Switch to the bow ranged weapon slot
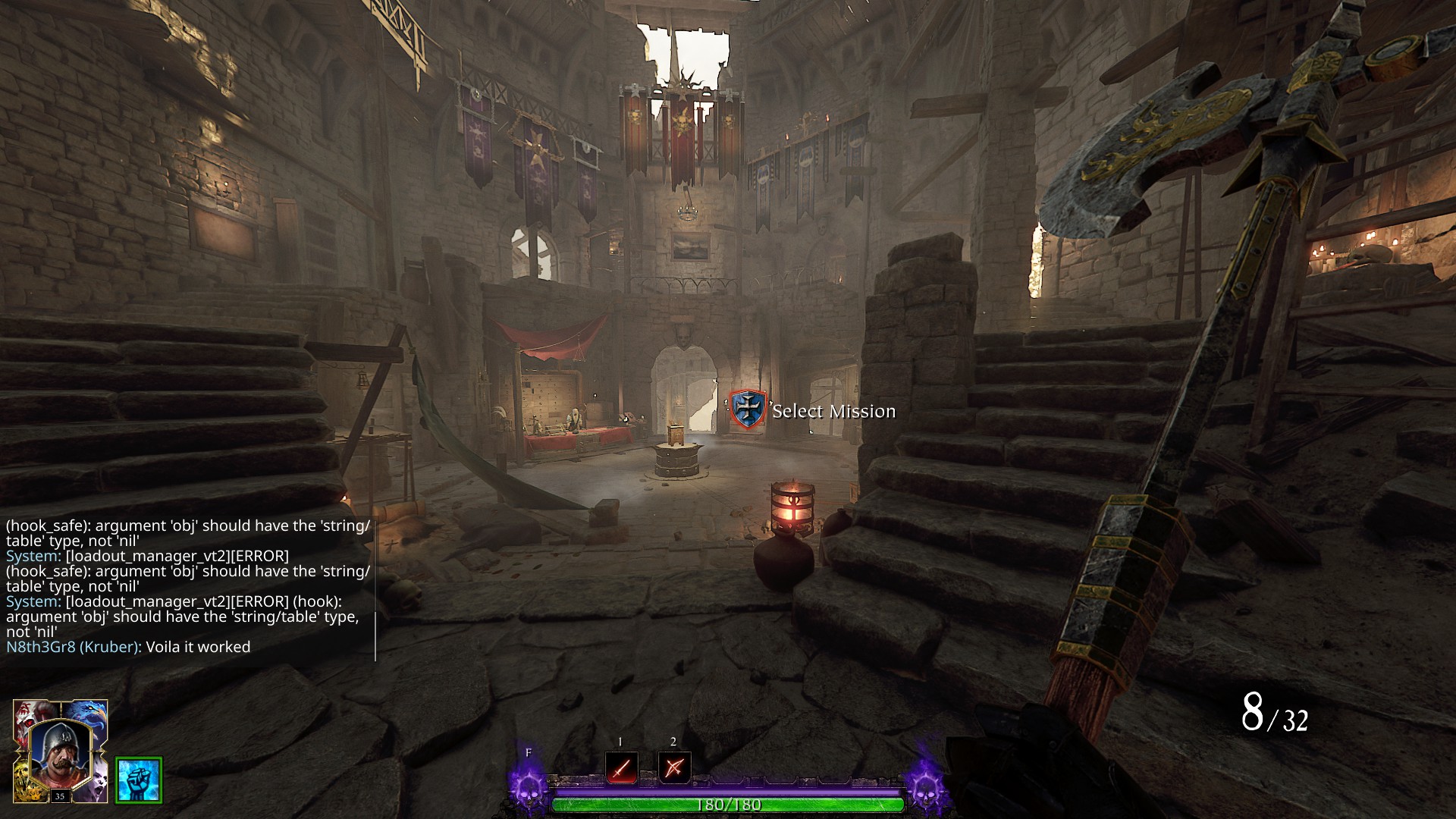This screenshot has height=819, width=1456. point(674,767)
